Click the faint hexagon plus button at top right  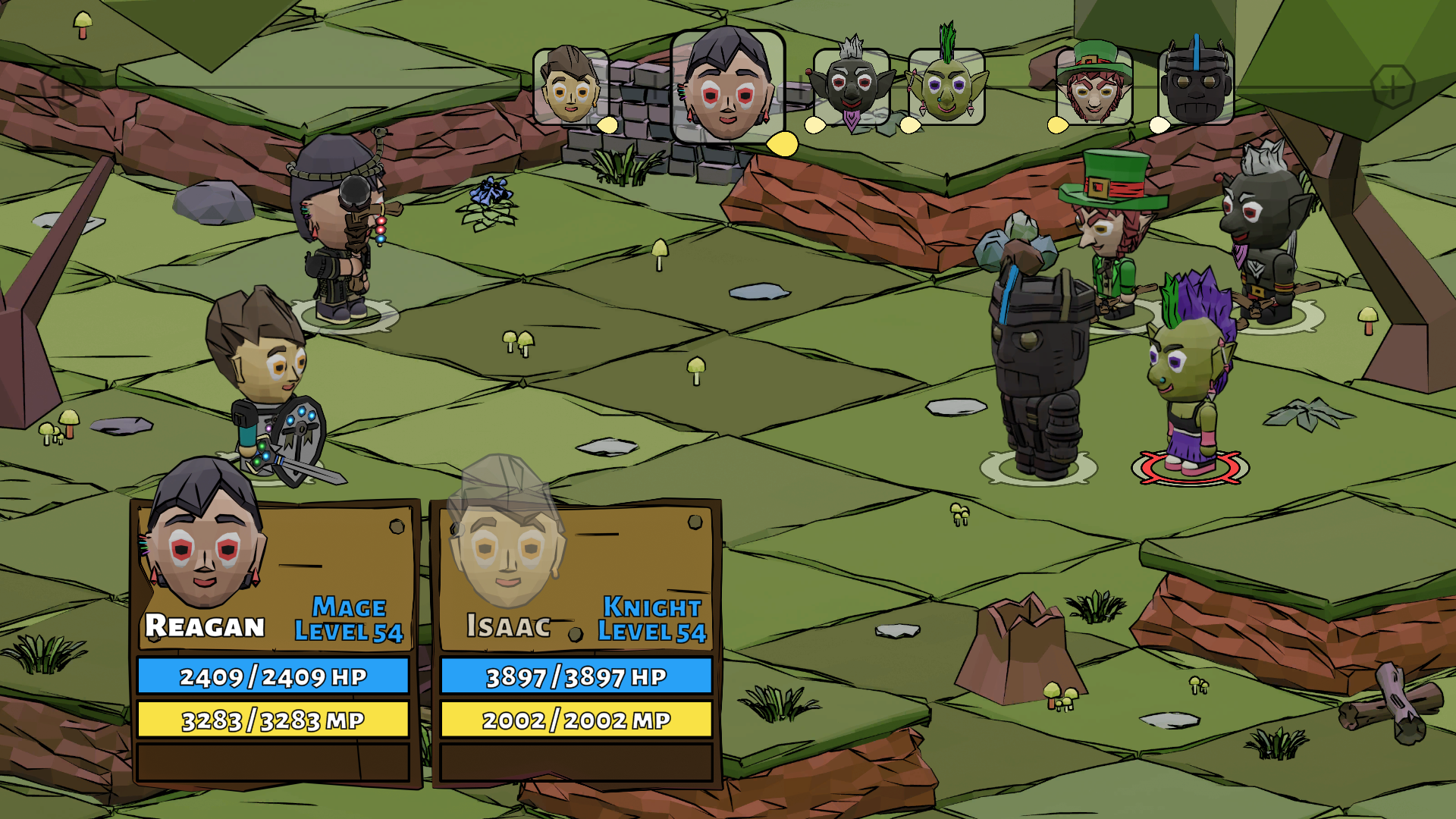pos(1392,87)
